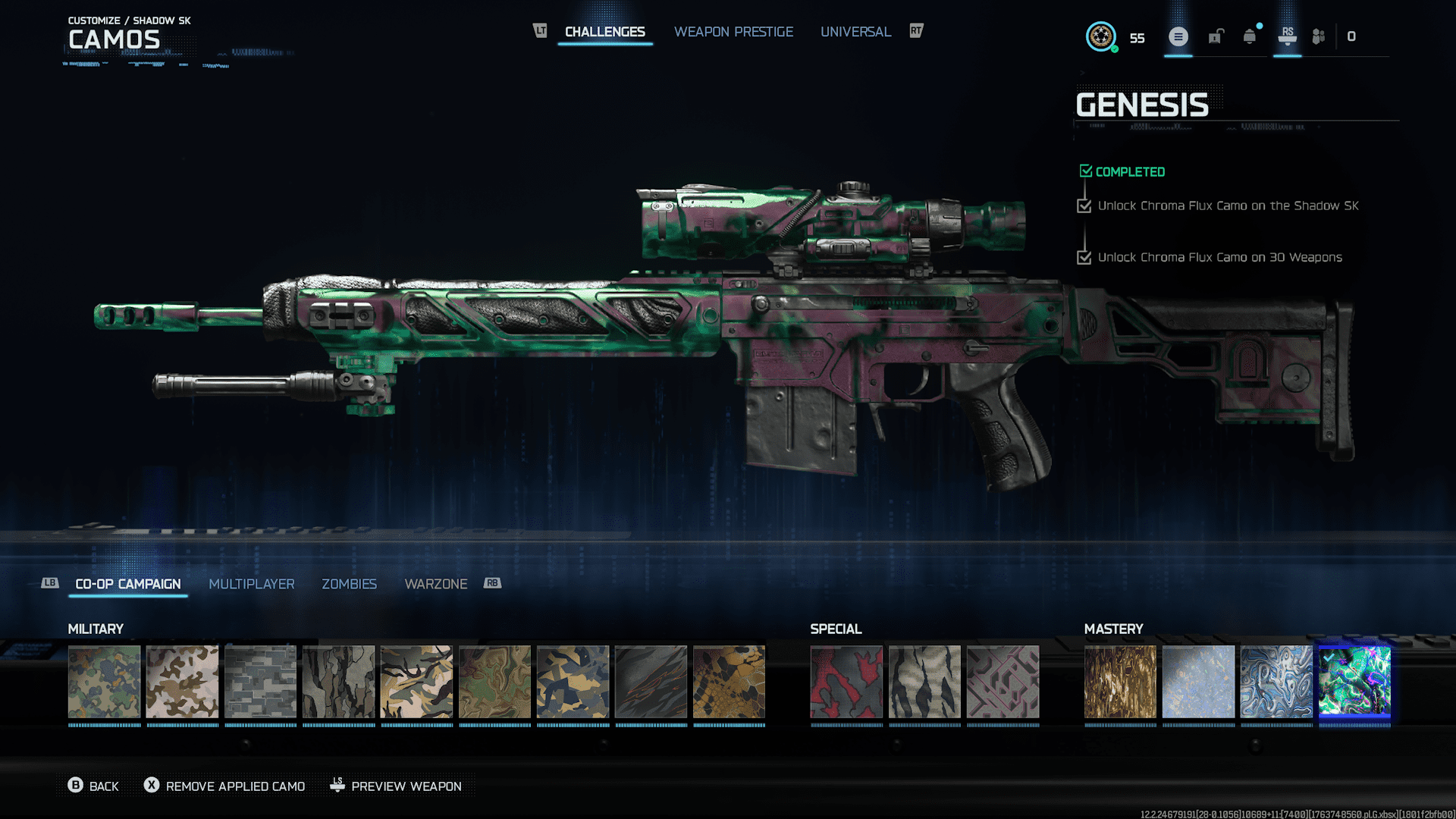Pick the gray digital block Military camo
This screenshot has height=819, width=1456.
pyautogui.click(x=261, y=682)
